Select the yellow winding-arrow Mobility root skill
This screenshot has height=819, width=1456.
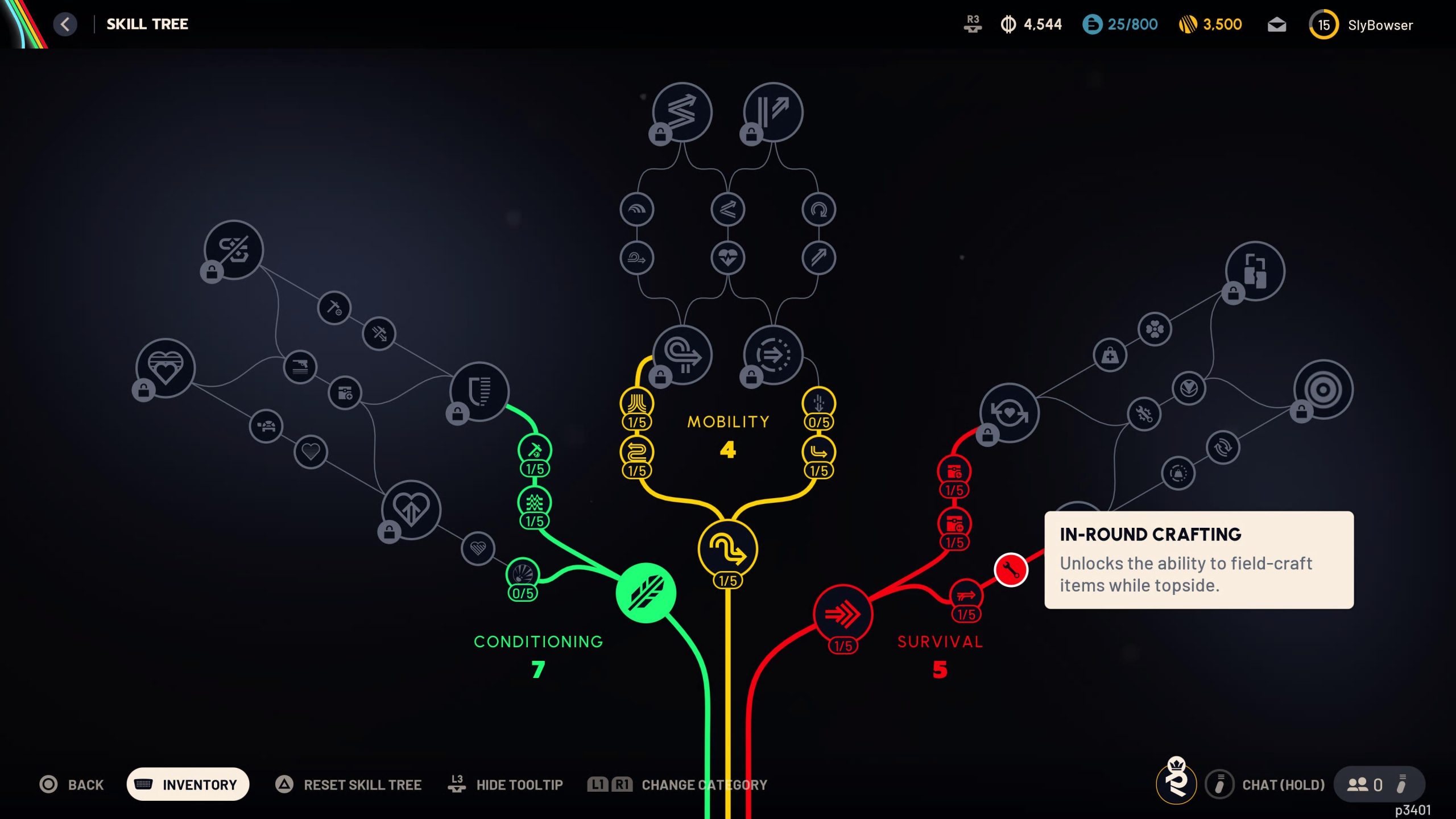[x=727, y=548]
